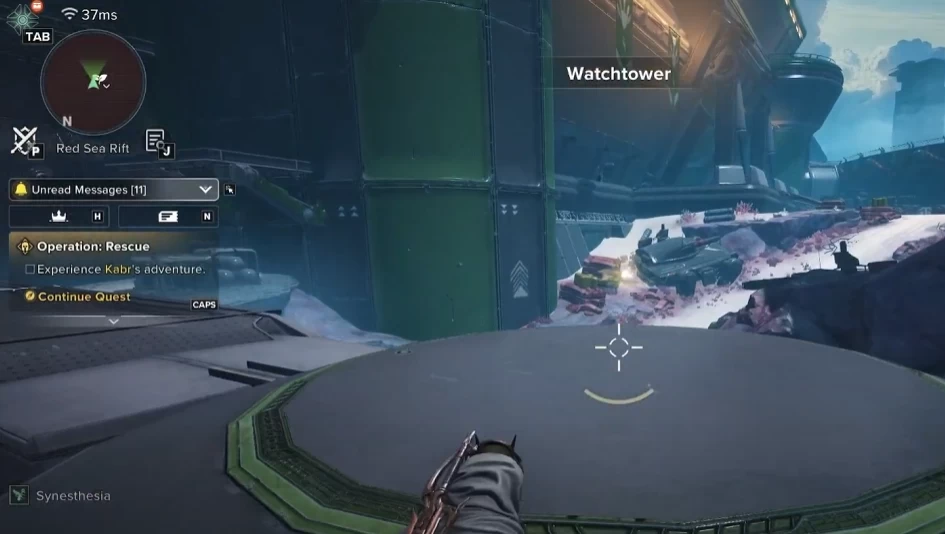Click the crossed swords icon beside the minimap
945x534 pixels.
pyautogui.click(x=23, y=140)
